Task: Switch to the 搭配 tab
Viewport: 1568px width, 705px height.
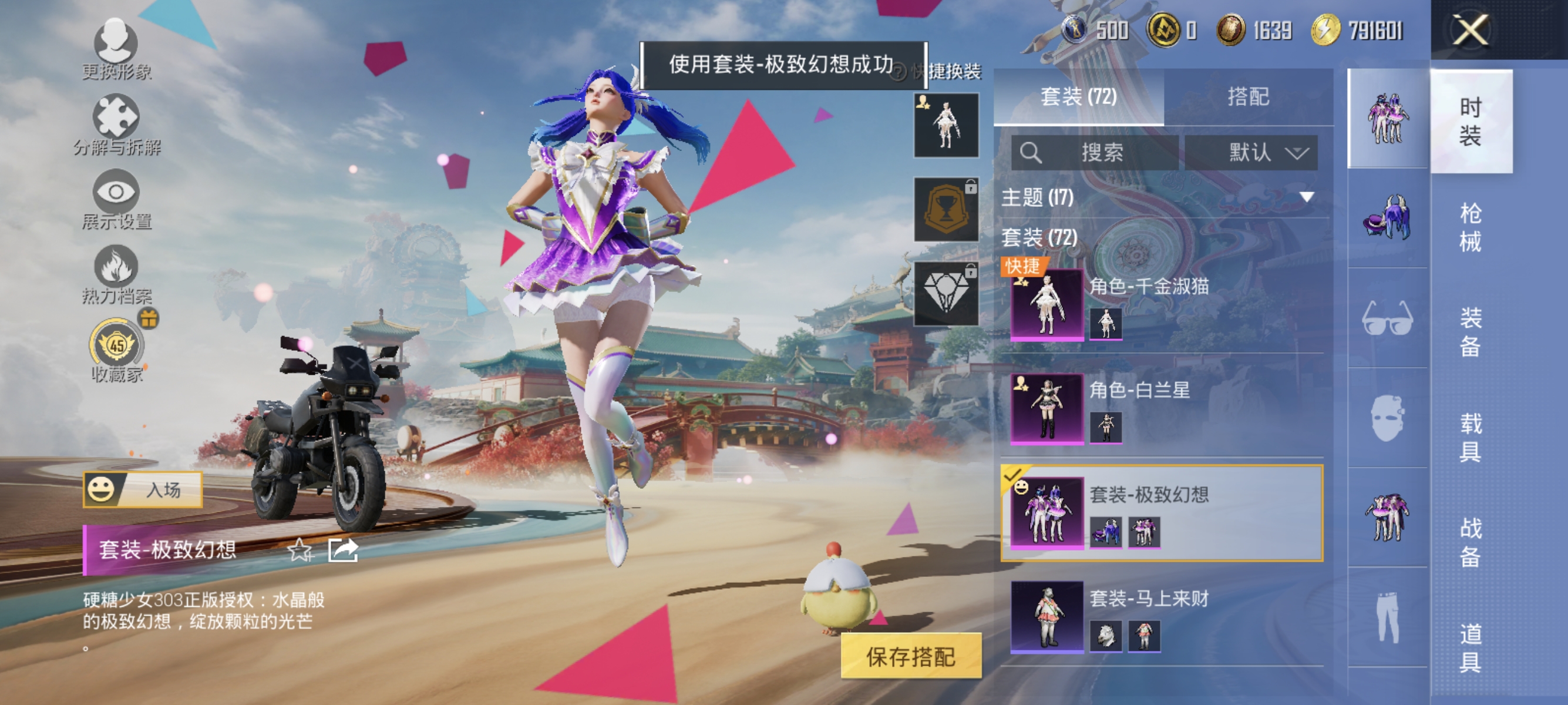Action: 1254,99
